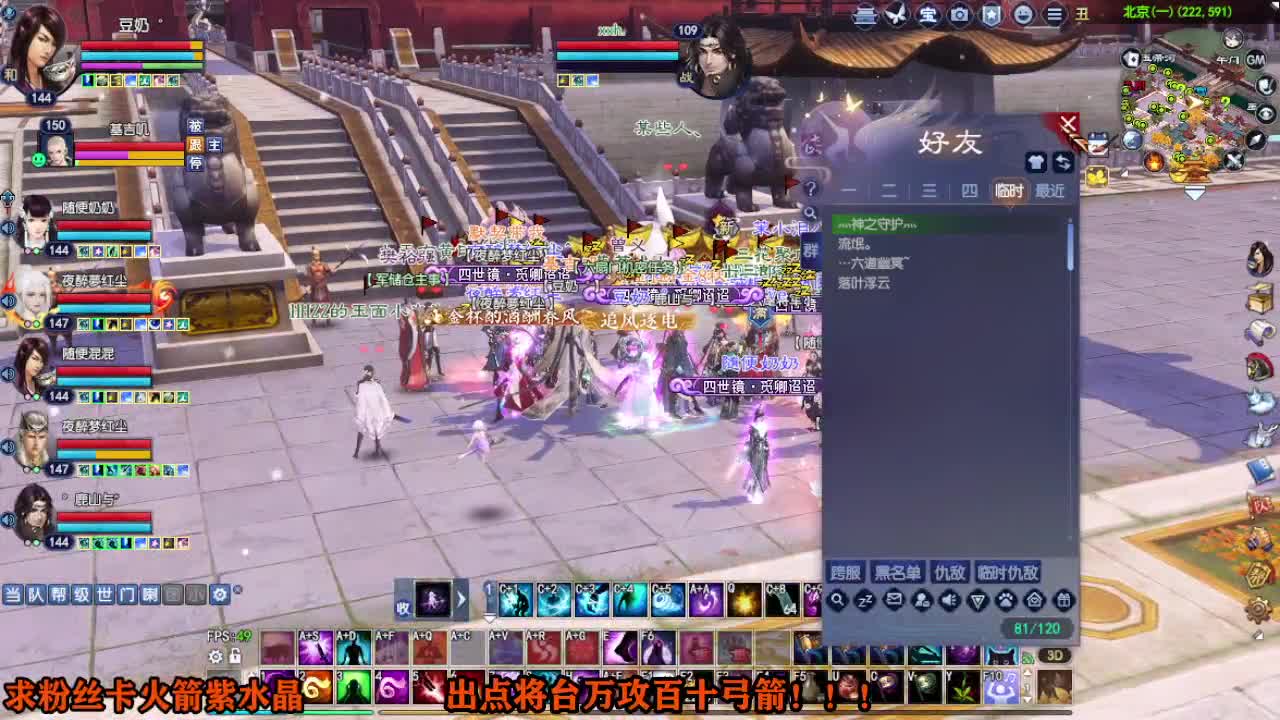Switch to the 最近 recent friends tab
This screenshot has height=720, width=1280.
(1052, 189)
